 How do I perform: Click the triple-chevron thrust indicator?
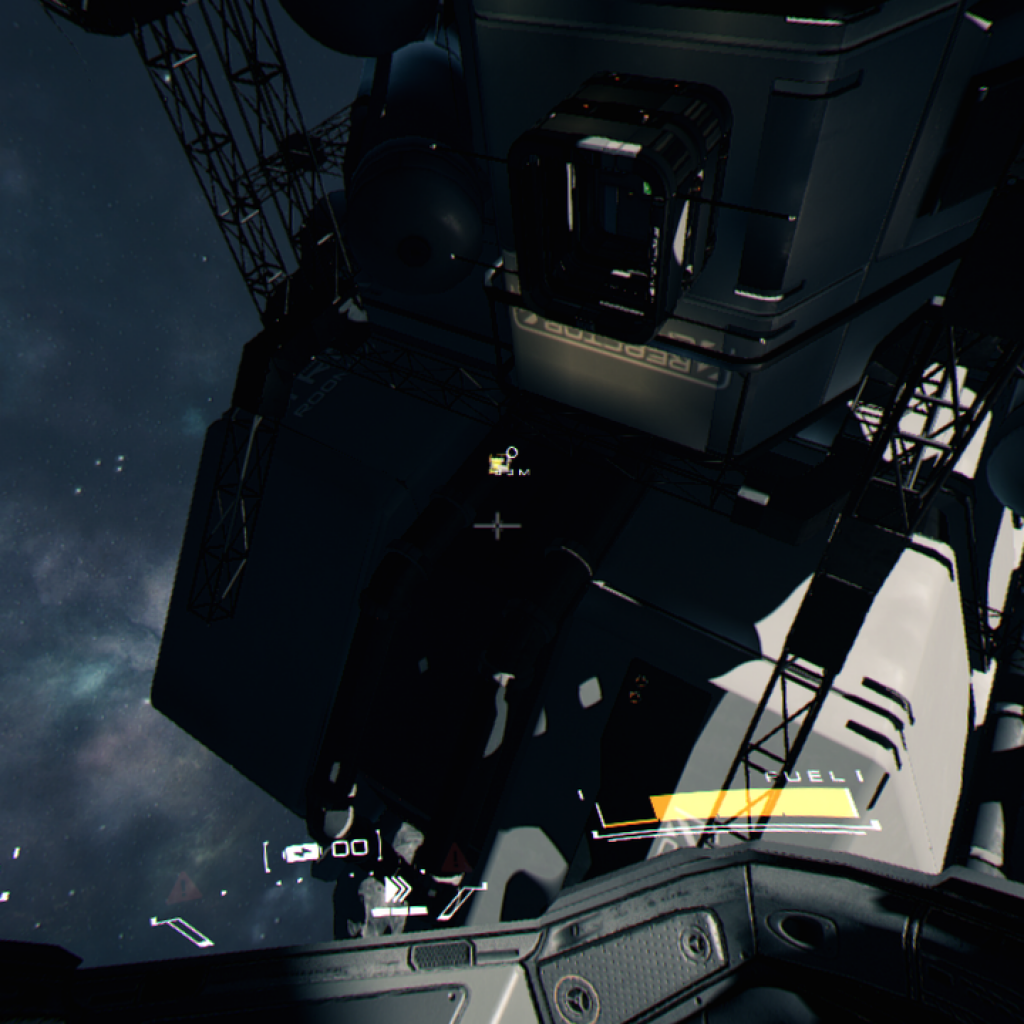[397, 889]
